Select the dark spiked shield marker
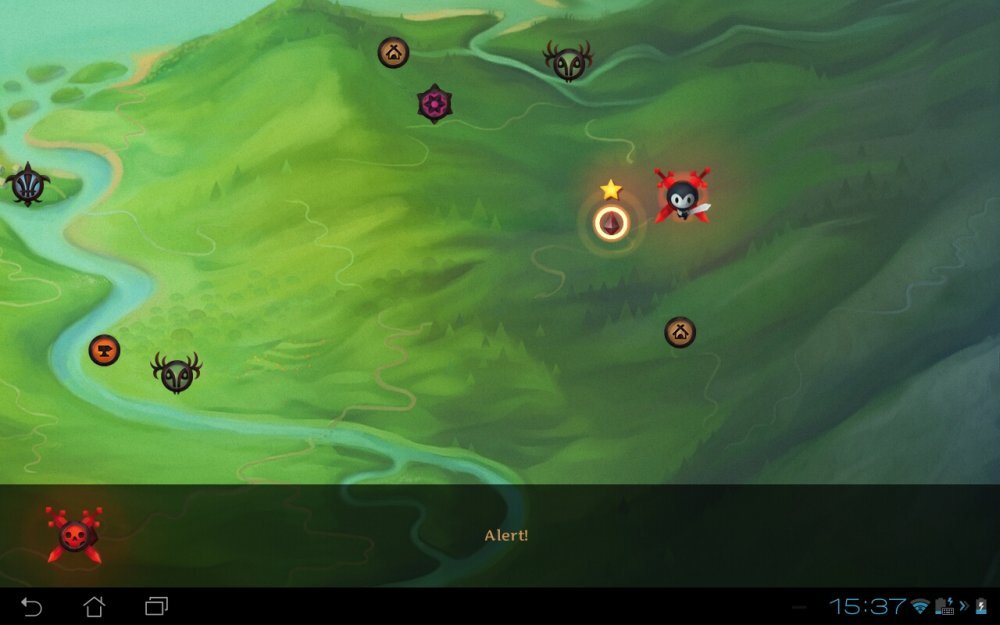 click(27, 185)
